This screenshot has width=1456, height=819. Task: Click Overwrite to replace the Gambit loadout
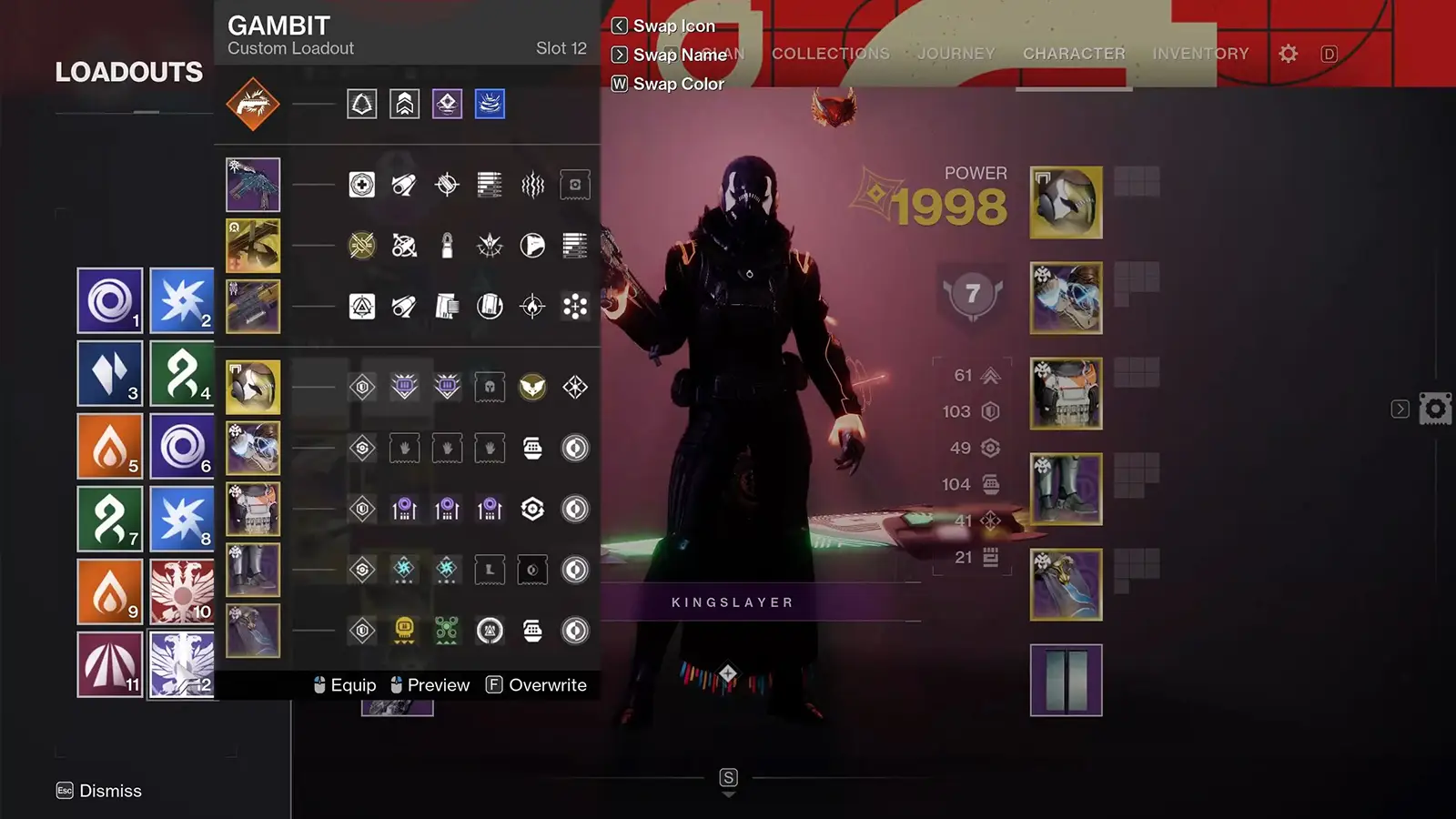pos(548,684)
